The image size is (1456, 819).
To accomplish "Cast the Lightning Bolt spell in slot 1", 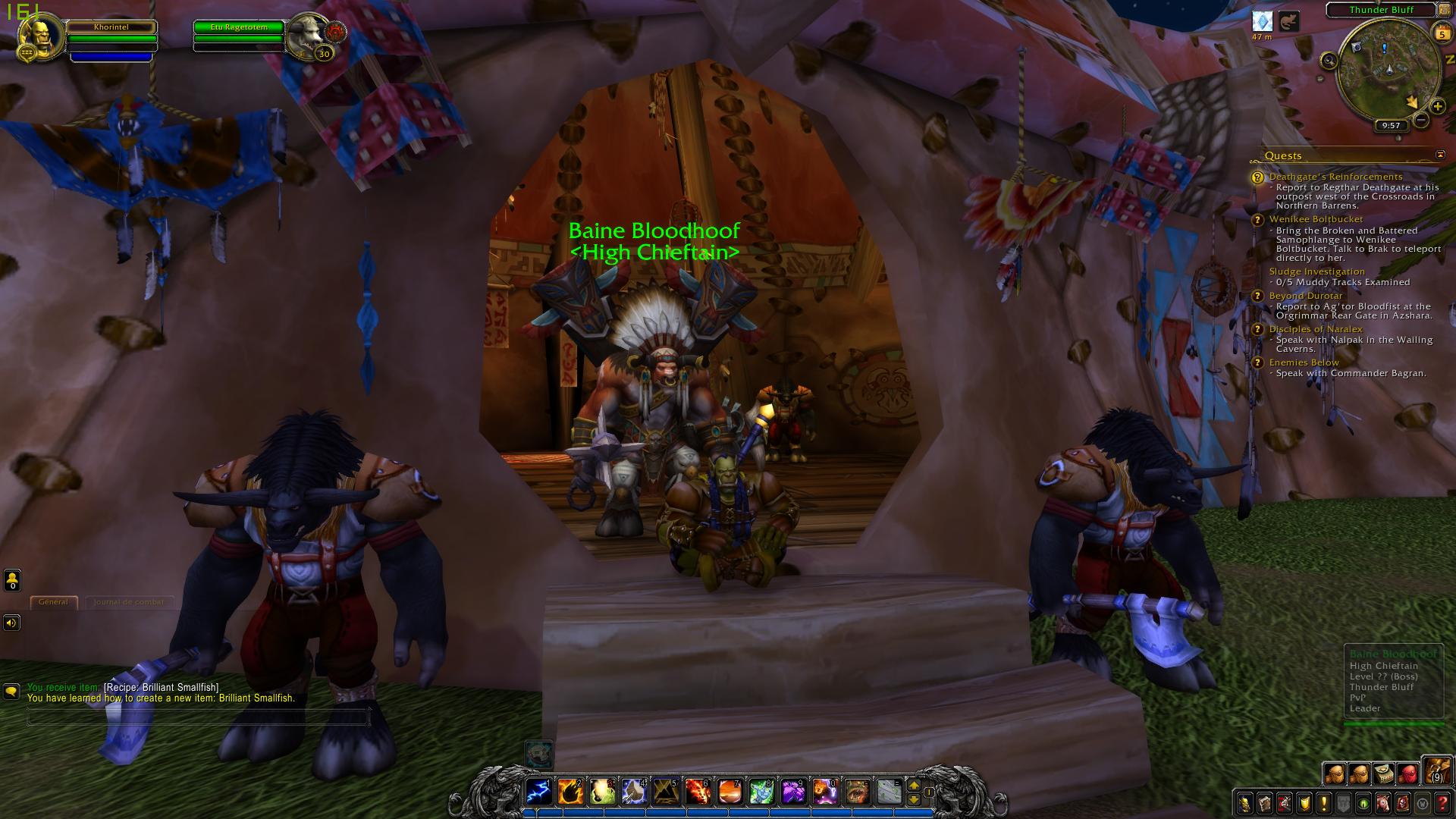I will pos(538,792).
